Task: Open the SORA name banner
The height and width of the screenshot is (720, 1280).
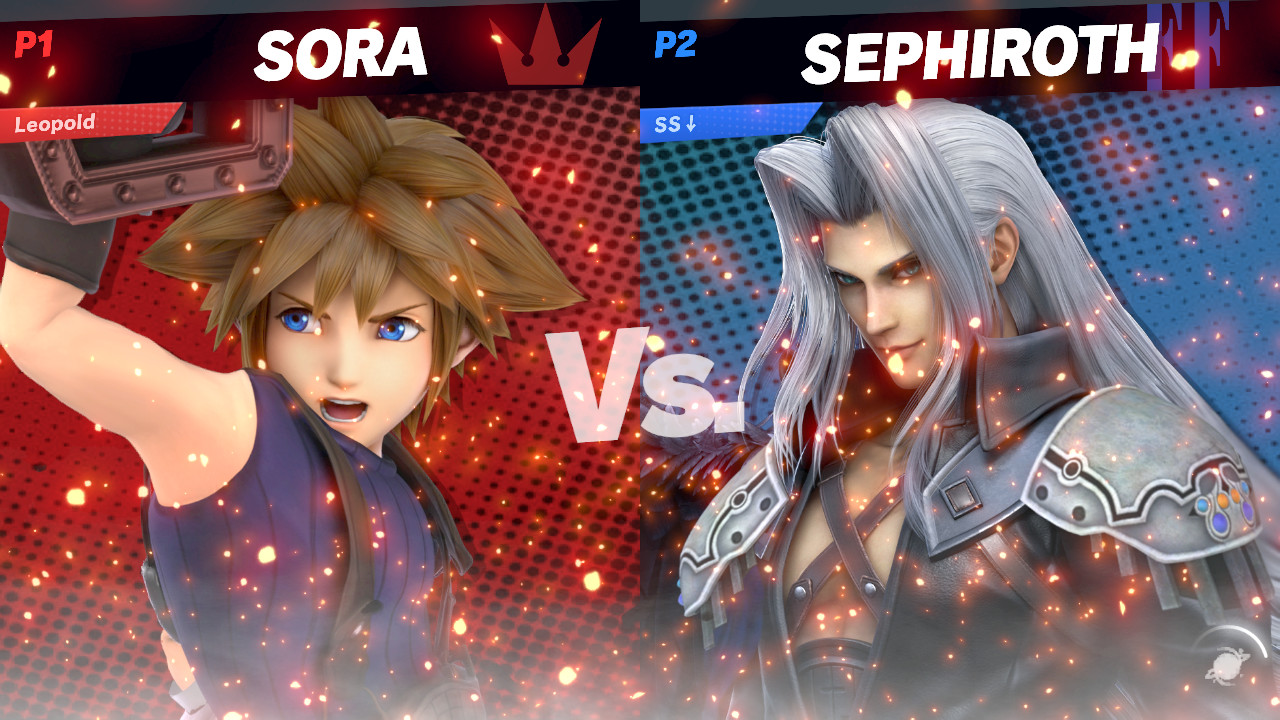Action: 343,52
